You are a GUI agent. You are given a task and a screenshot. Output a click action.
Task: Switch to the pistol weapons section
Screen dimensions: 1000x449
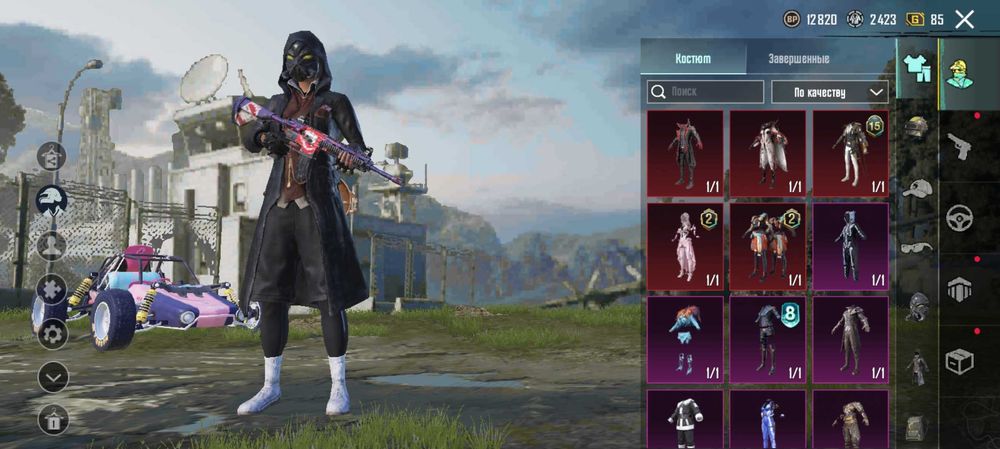pos(960,145)
